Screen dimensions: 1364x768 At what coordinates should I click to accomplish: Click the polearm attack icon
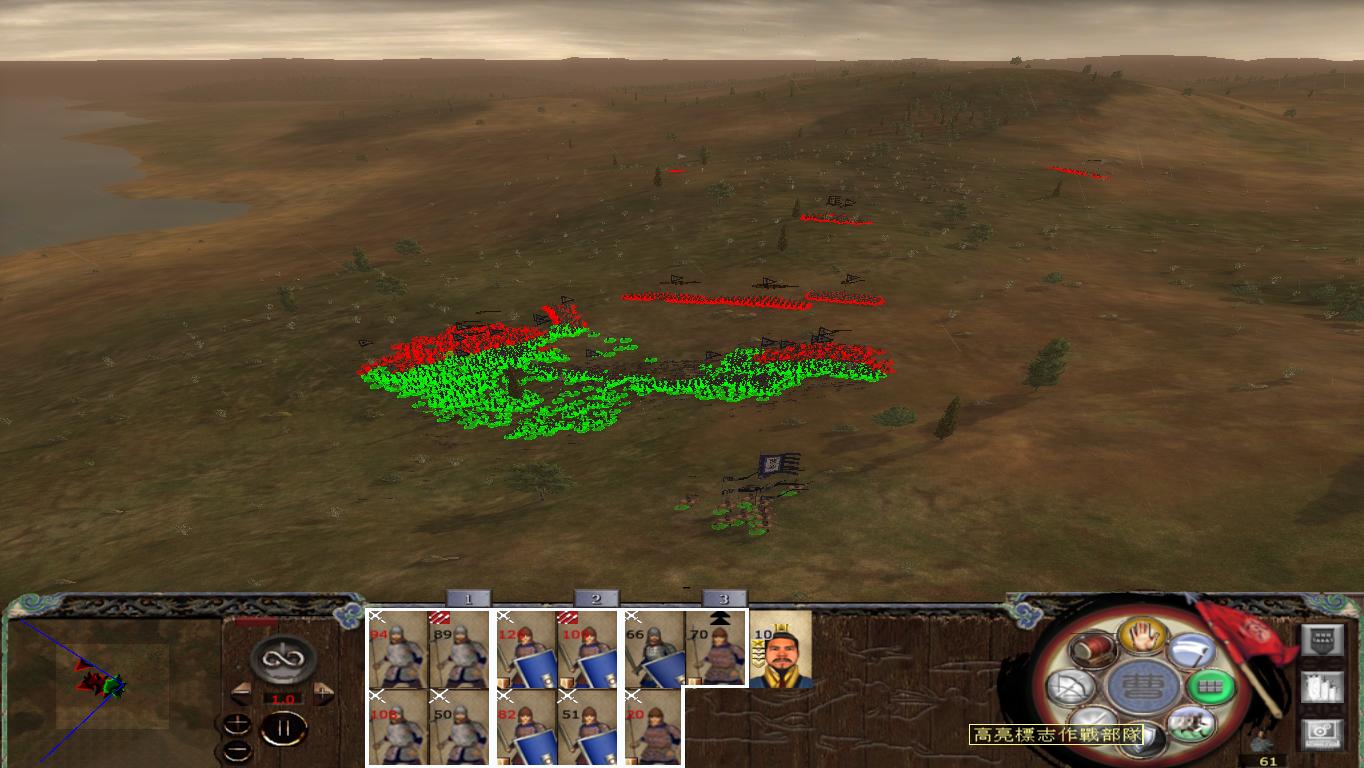1193,648
